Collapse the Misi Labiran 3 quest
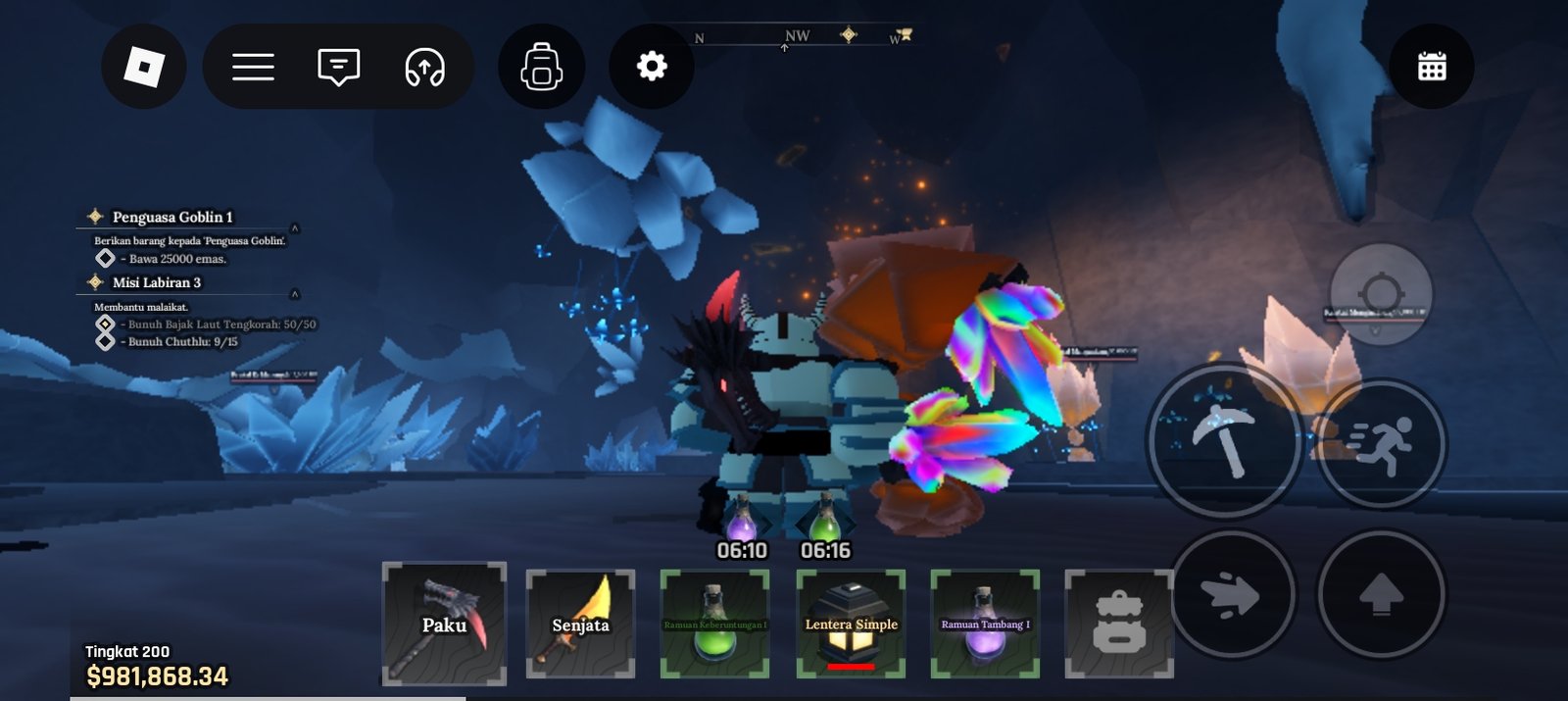Viewport: 1568px width, 701px height. pyautogui.click(x=294, y=294)
